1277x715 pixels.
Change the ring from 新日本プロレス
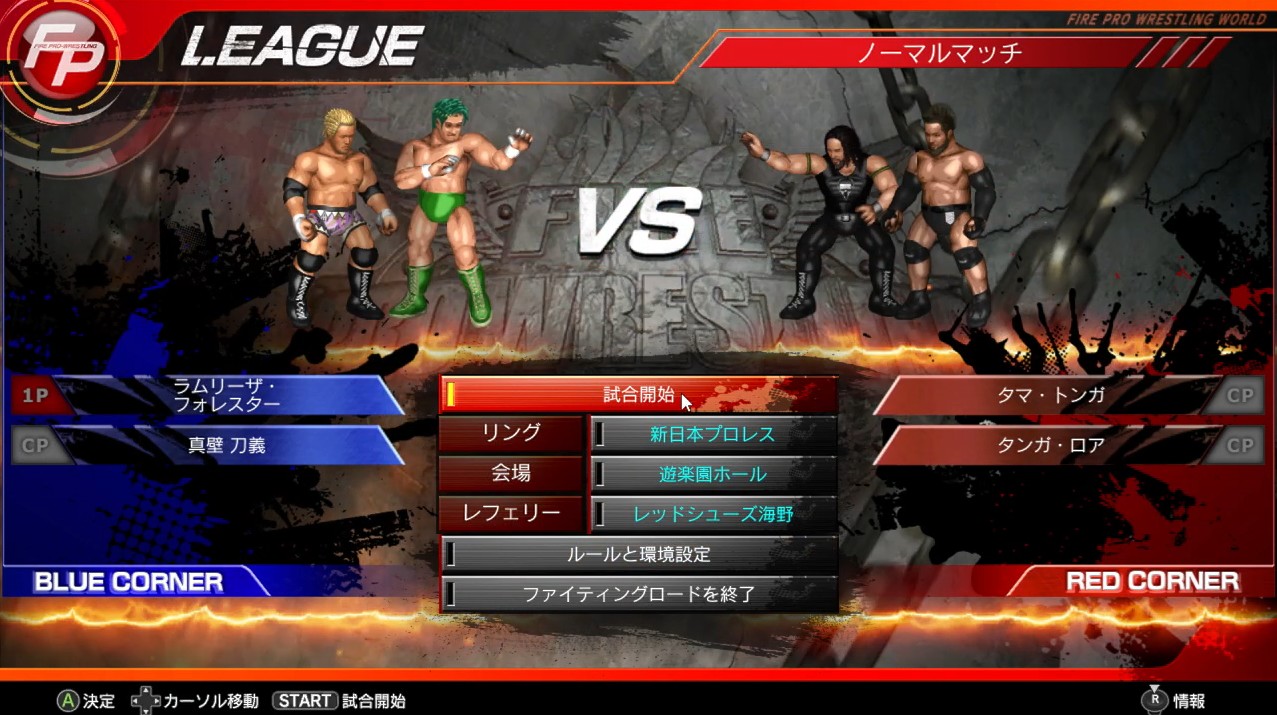tap(713, 435)
